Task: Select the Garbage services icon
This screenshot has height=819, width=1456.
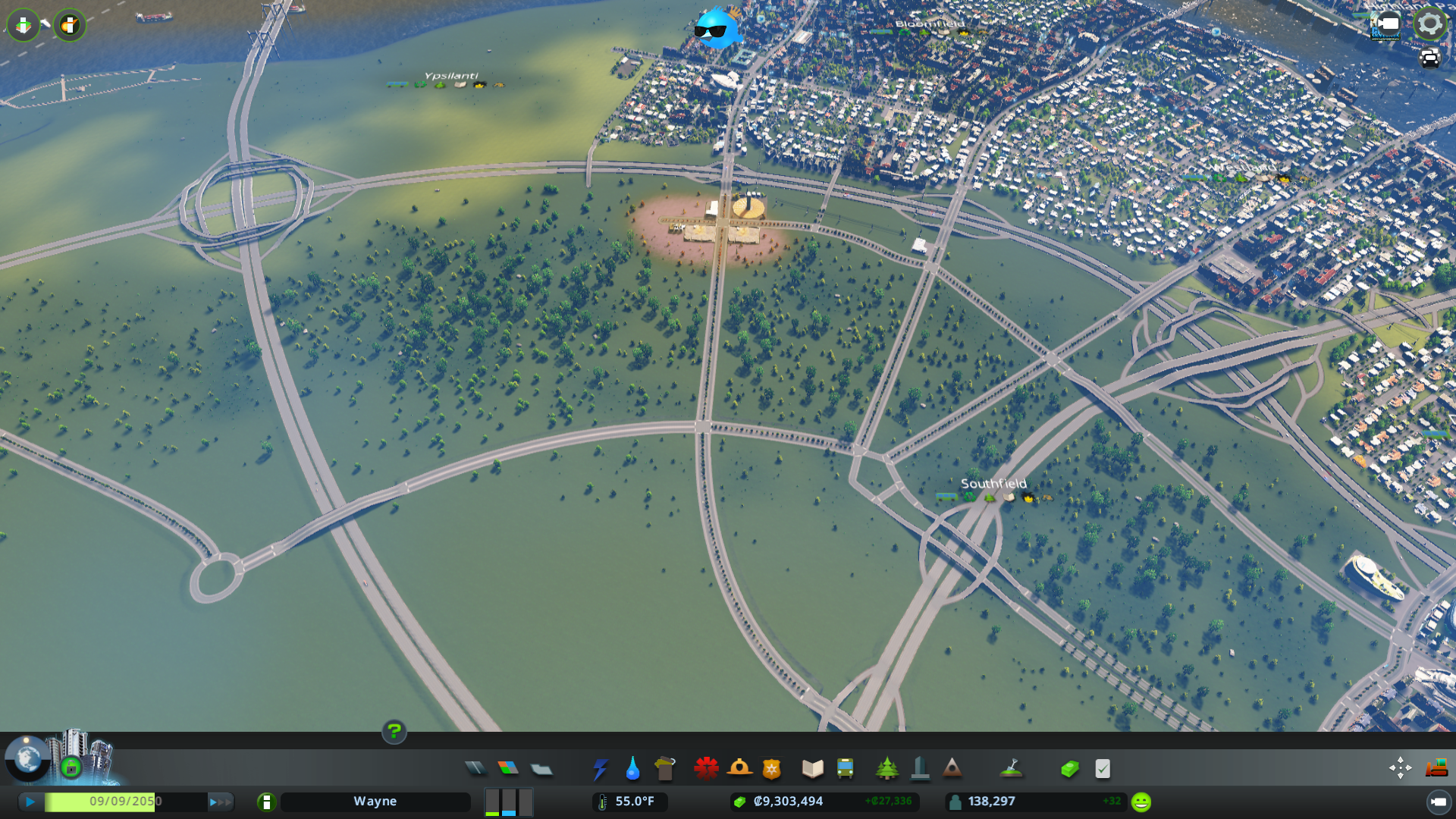Action: (x=665, y=768)
